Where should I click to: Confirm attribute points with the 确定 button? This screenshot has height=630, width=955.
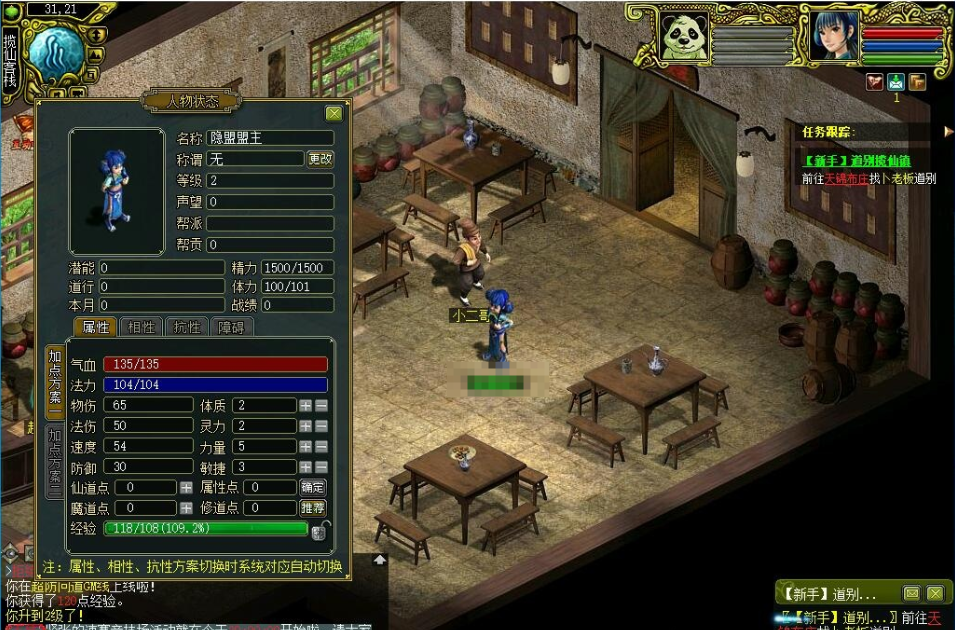(313, 487)
